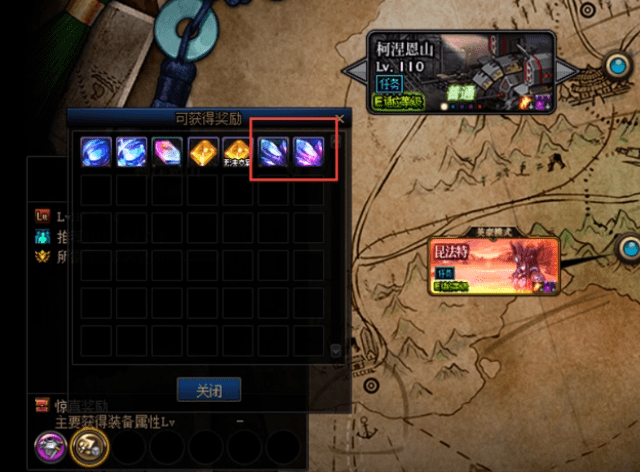
Task: Select the orange gem with text label
Action: click(x=238, y=150)
